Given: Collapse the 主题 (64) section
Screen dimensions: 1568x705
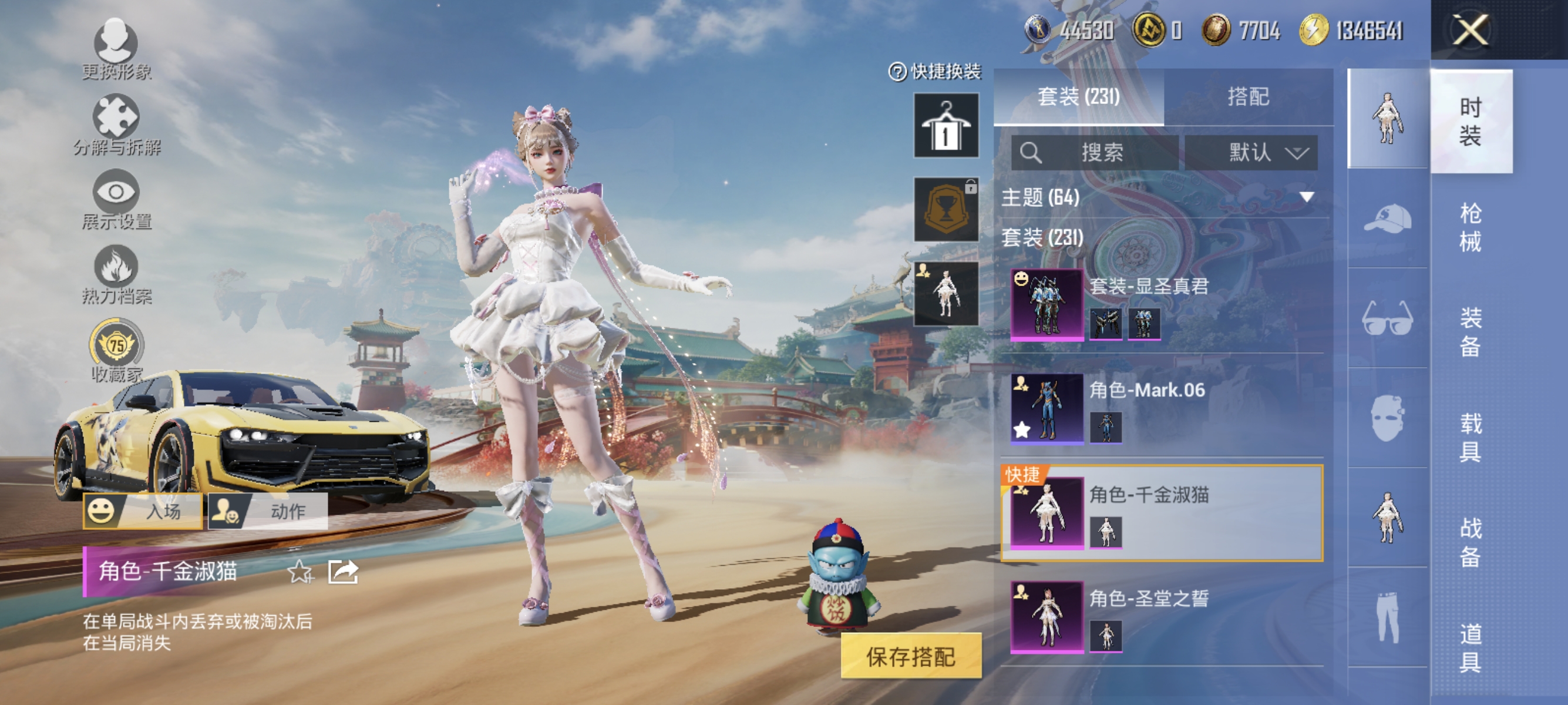Looking at the screenshot, I should pyautogui.click(x=1305, y=199).
